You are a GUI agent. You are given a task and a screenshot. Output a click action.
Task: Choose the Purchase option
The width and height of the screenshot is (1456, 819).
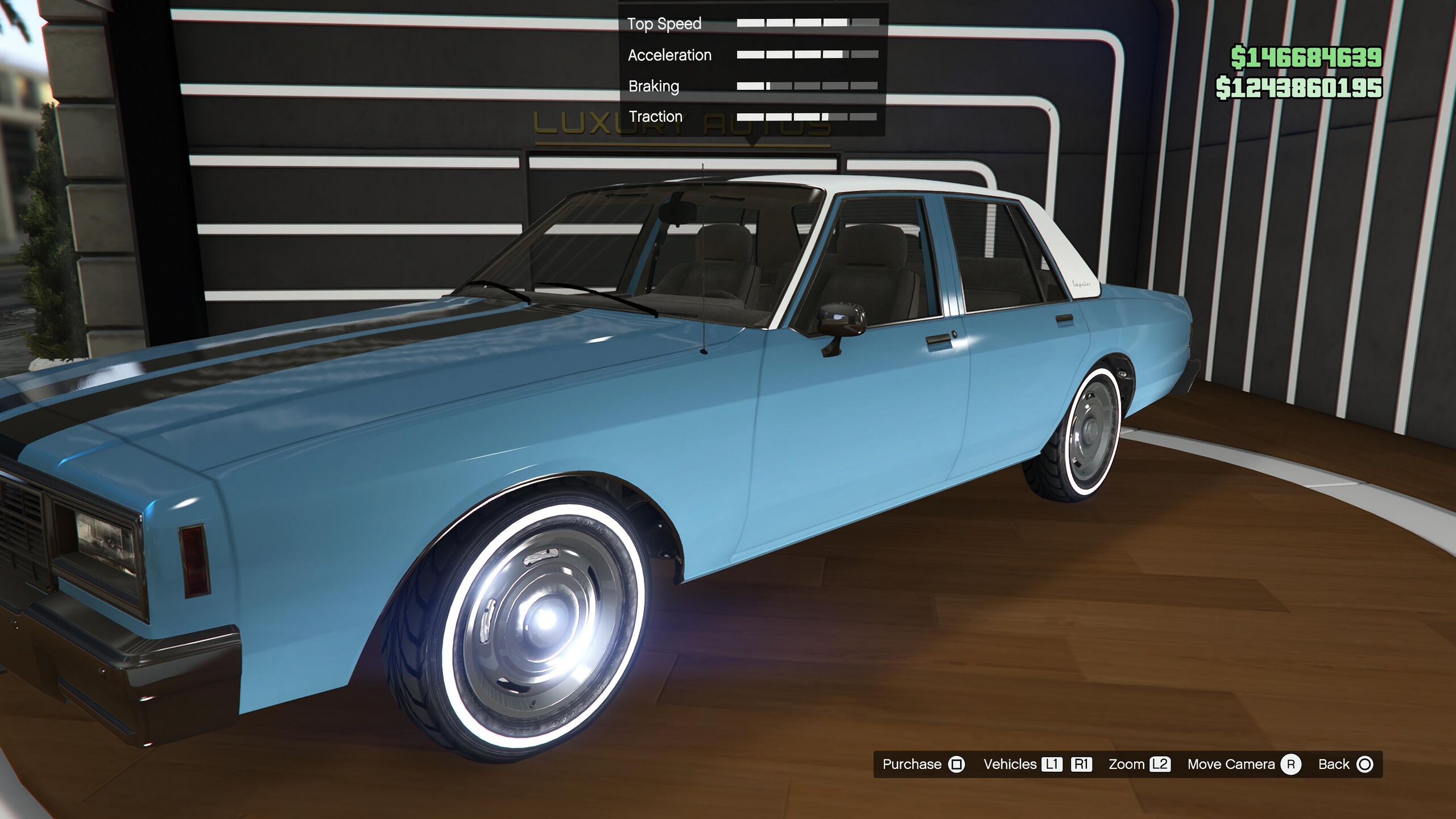[923, 764]
